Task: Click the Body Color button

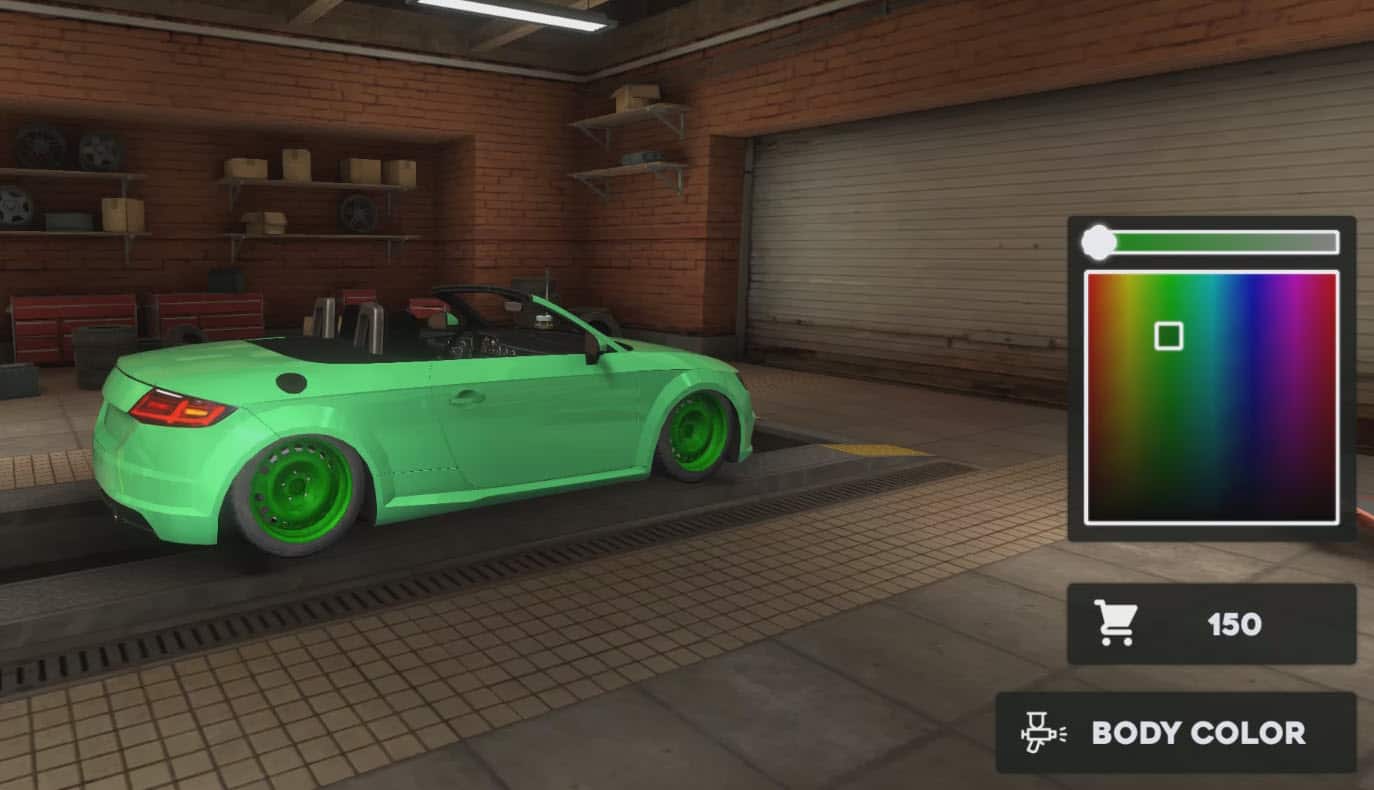Action: coord(1176,733)
